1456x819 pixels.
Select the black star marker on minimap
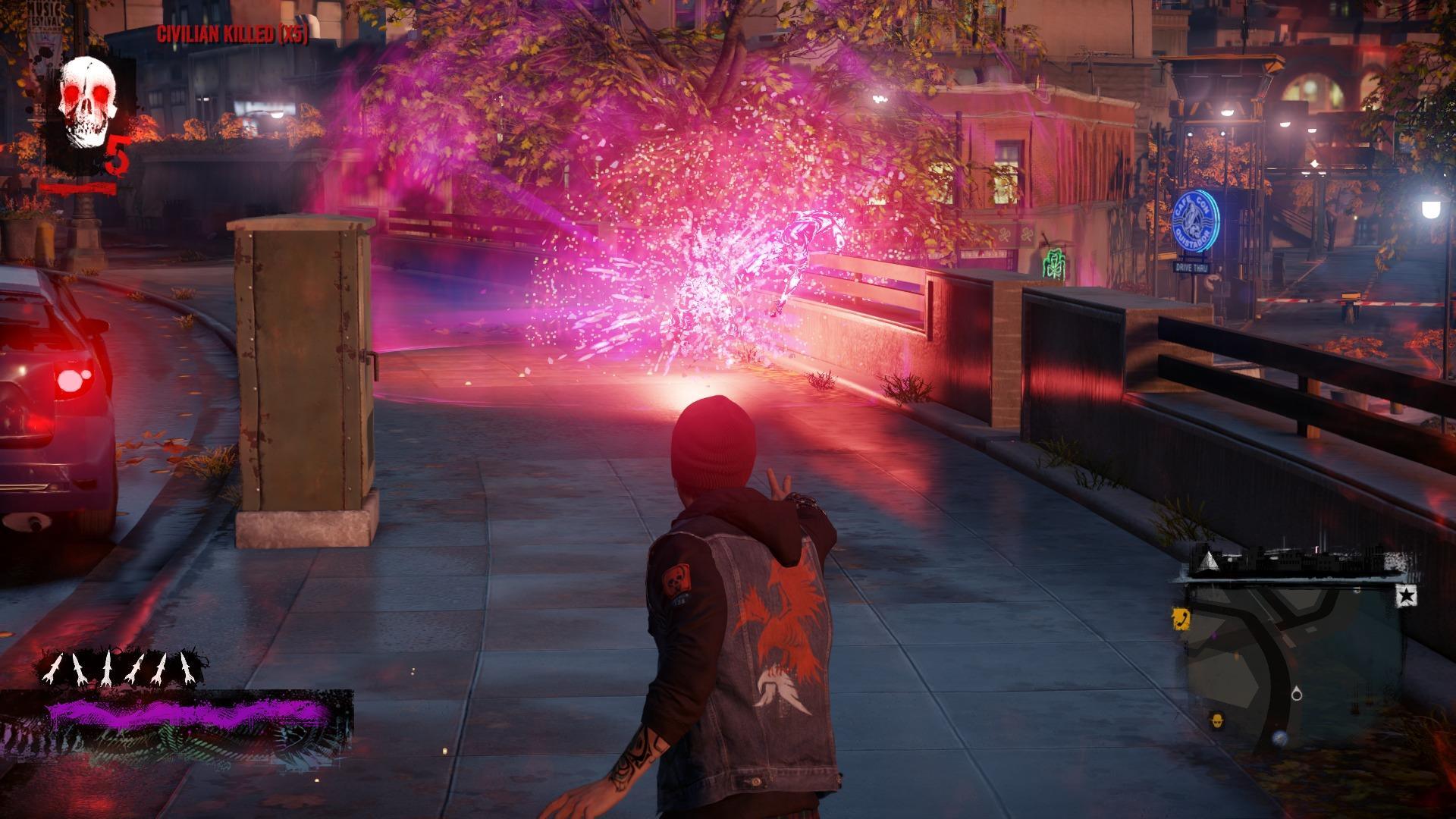coord(1407,597)
